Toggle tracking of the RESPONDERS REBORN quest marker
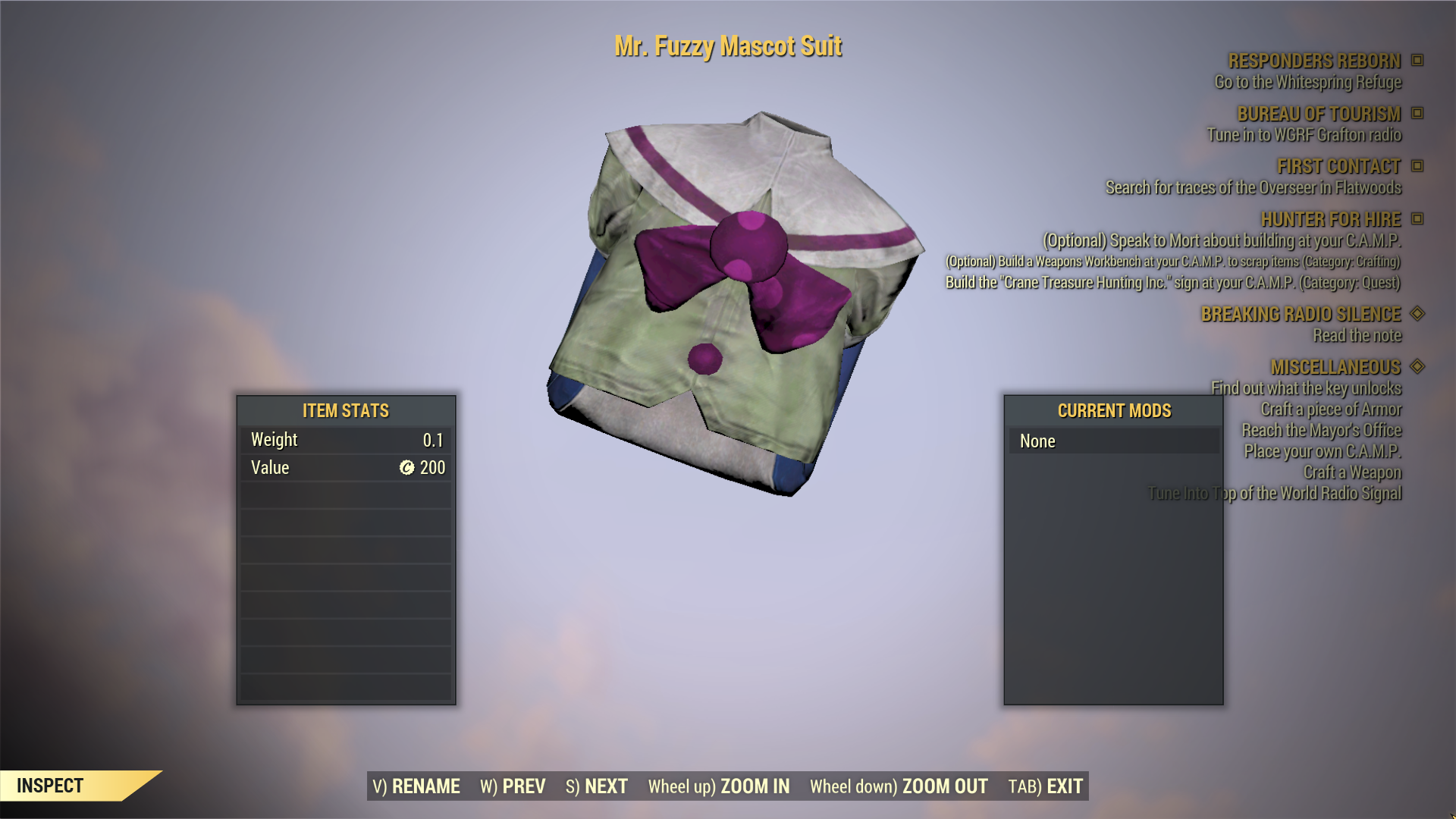 tap(1417, 61)
